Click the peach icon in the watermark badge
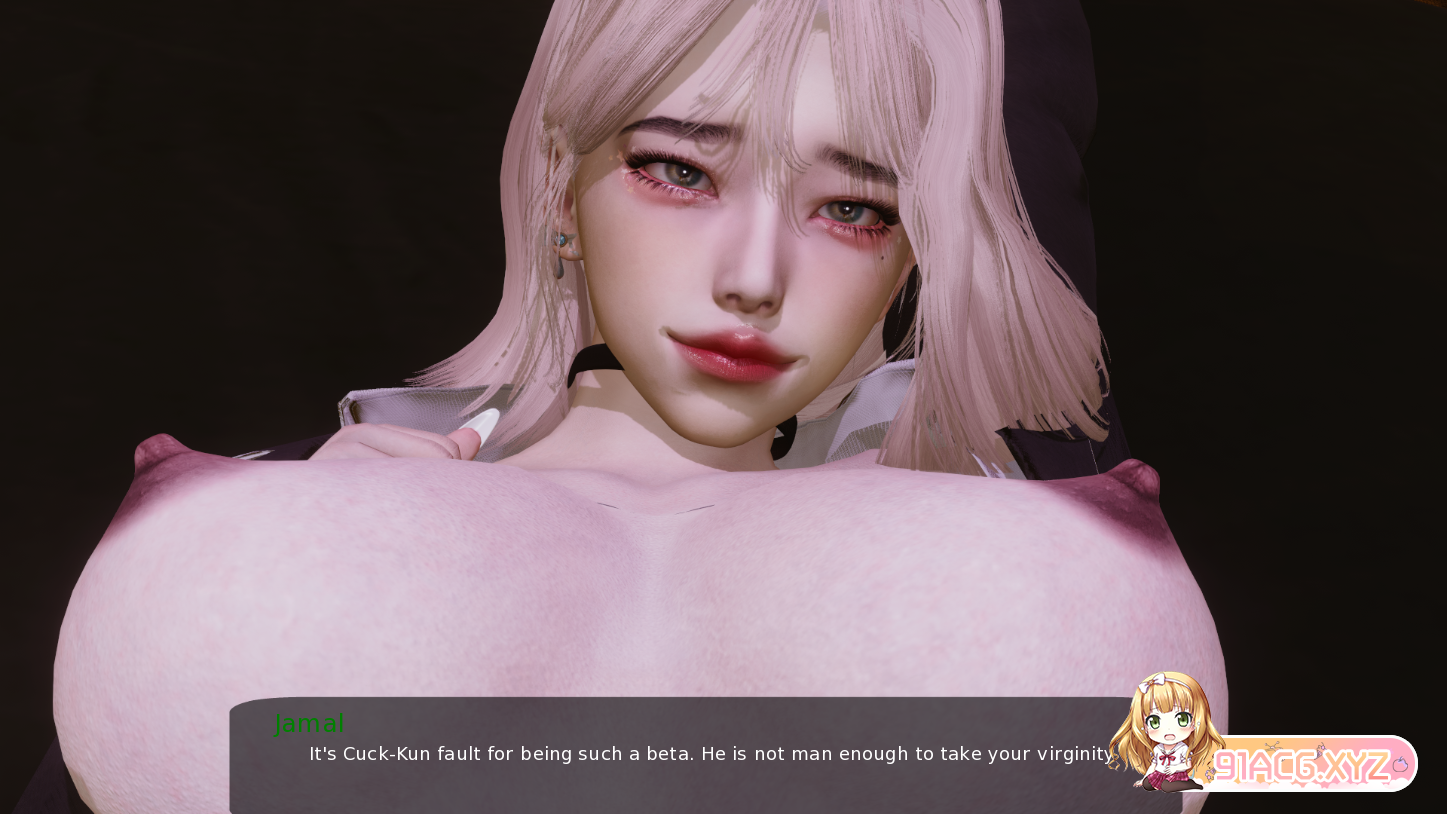1447x814 pixels. (x=1401, y=765)
